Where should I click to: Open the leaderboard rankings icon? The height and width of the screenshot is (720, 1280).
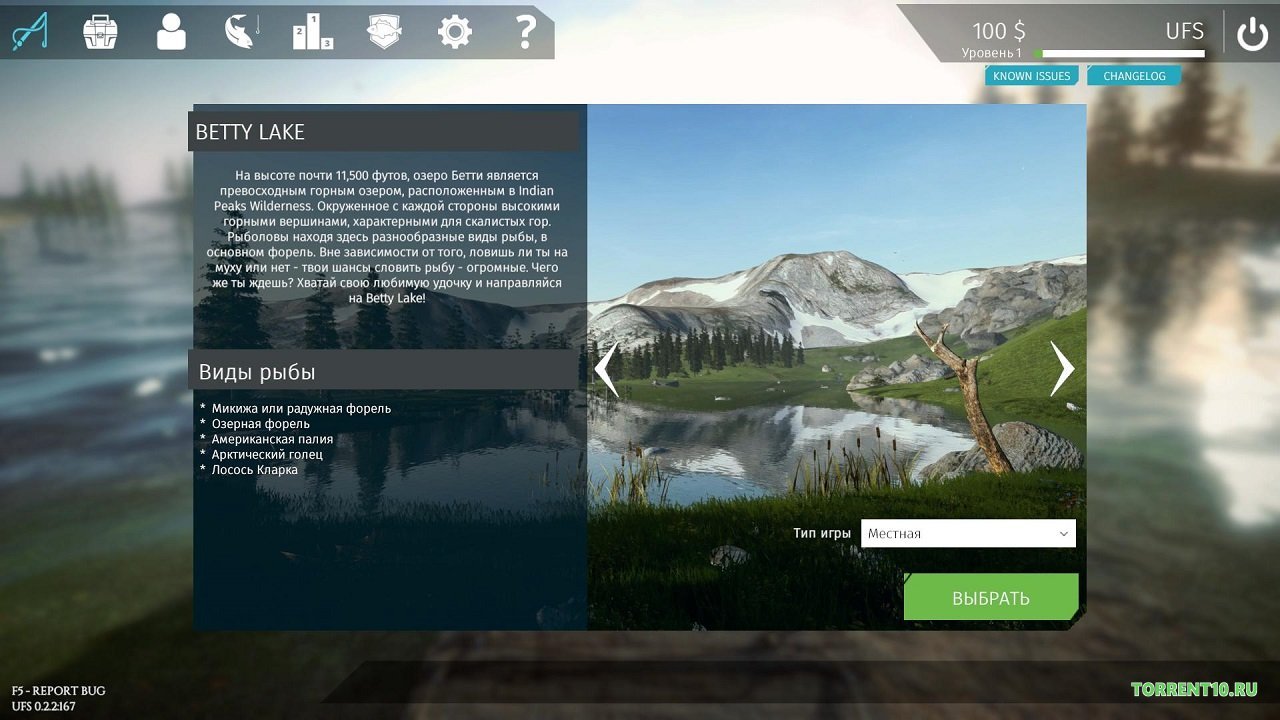tap(311, 31)
